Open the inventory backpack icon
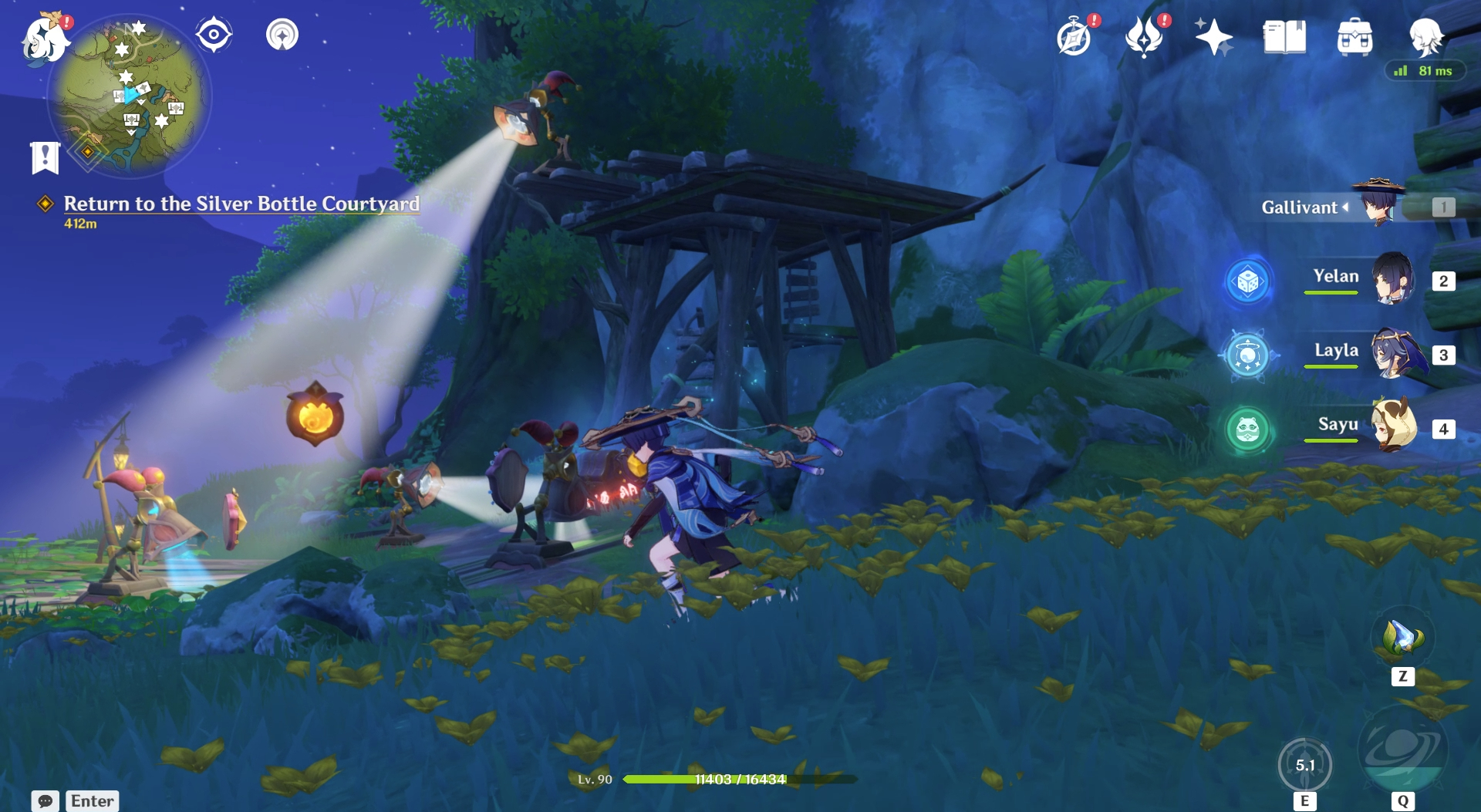 (1354, 37)
